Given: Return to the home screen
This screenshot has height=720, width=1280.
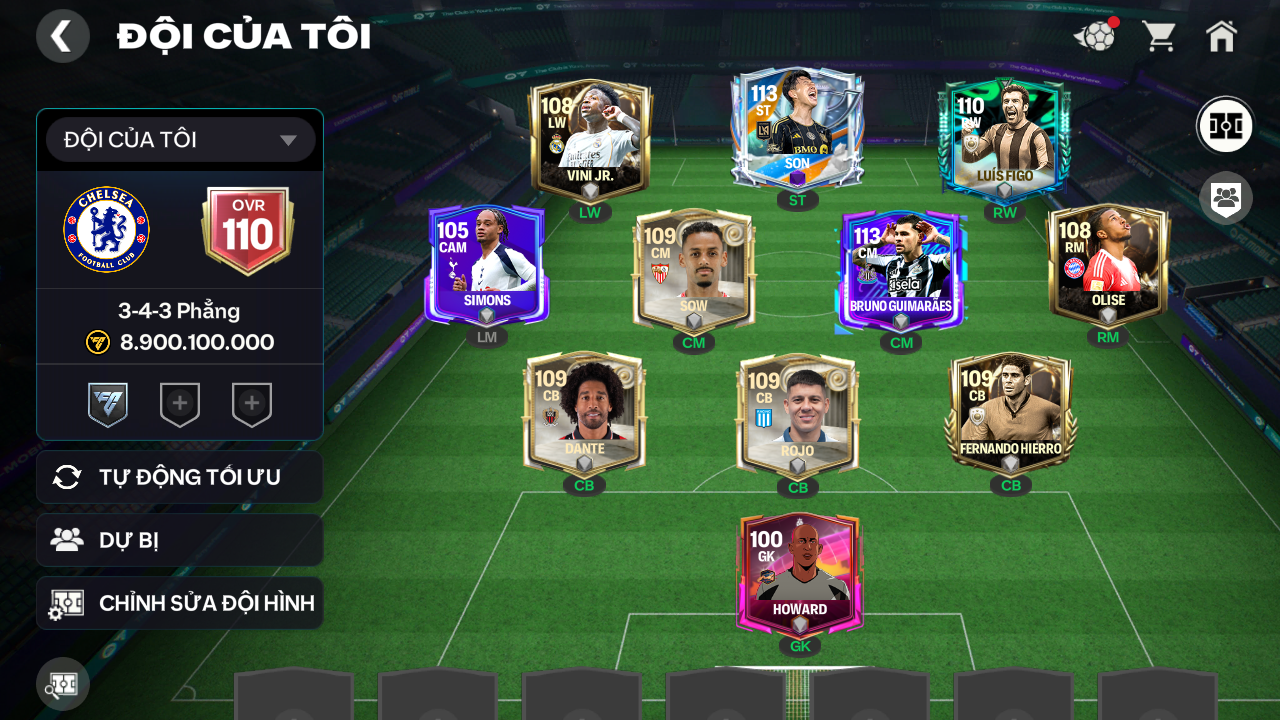Looking at the screenshot, I should (x=1221, y=37).
